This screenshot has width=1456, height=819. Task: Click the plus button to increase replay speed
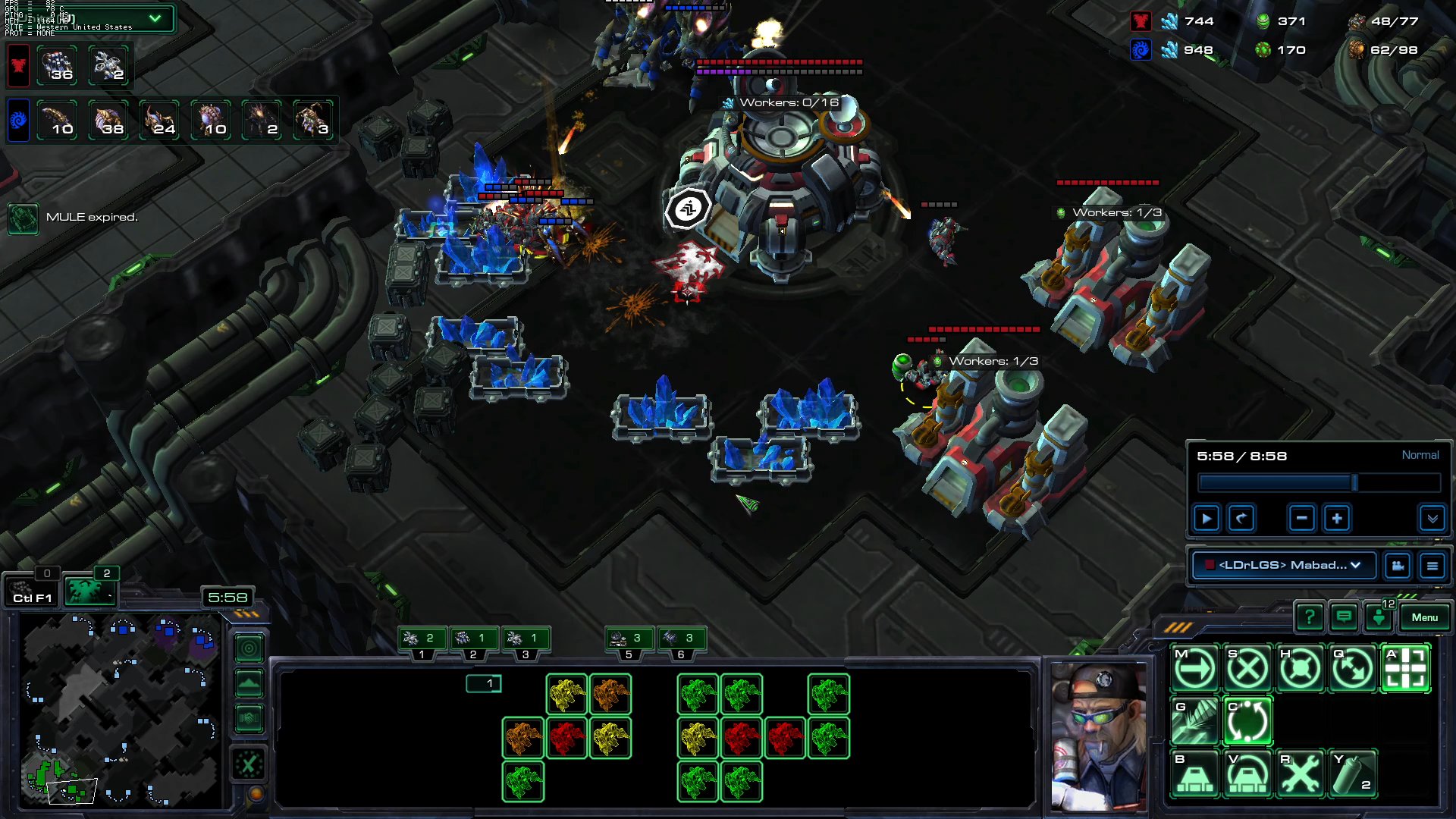pyautogui.click(x=1337, y=518)
